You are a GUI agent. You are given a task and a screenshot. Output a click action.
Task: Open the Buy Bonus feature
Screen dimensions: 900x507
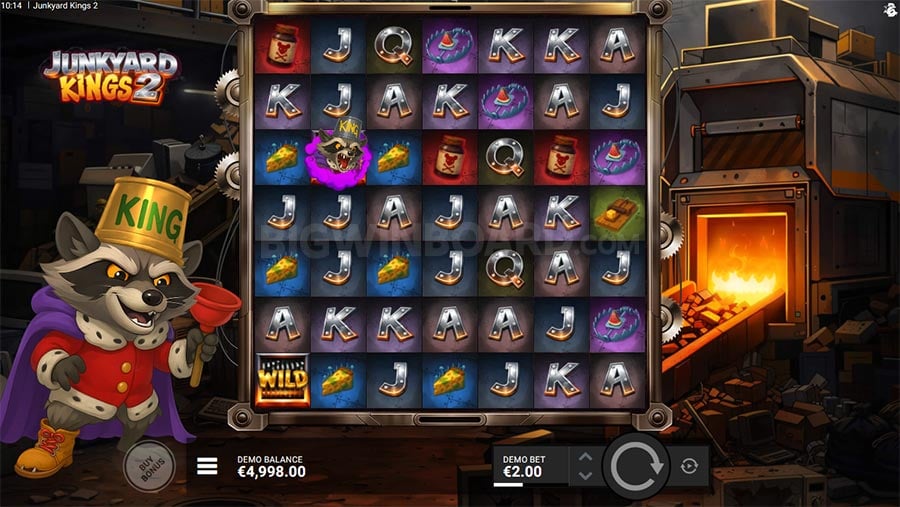pyautogui.click(x=148, y=465)
